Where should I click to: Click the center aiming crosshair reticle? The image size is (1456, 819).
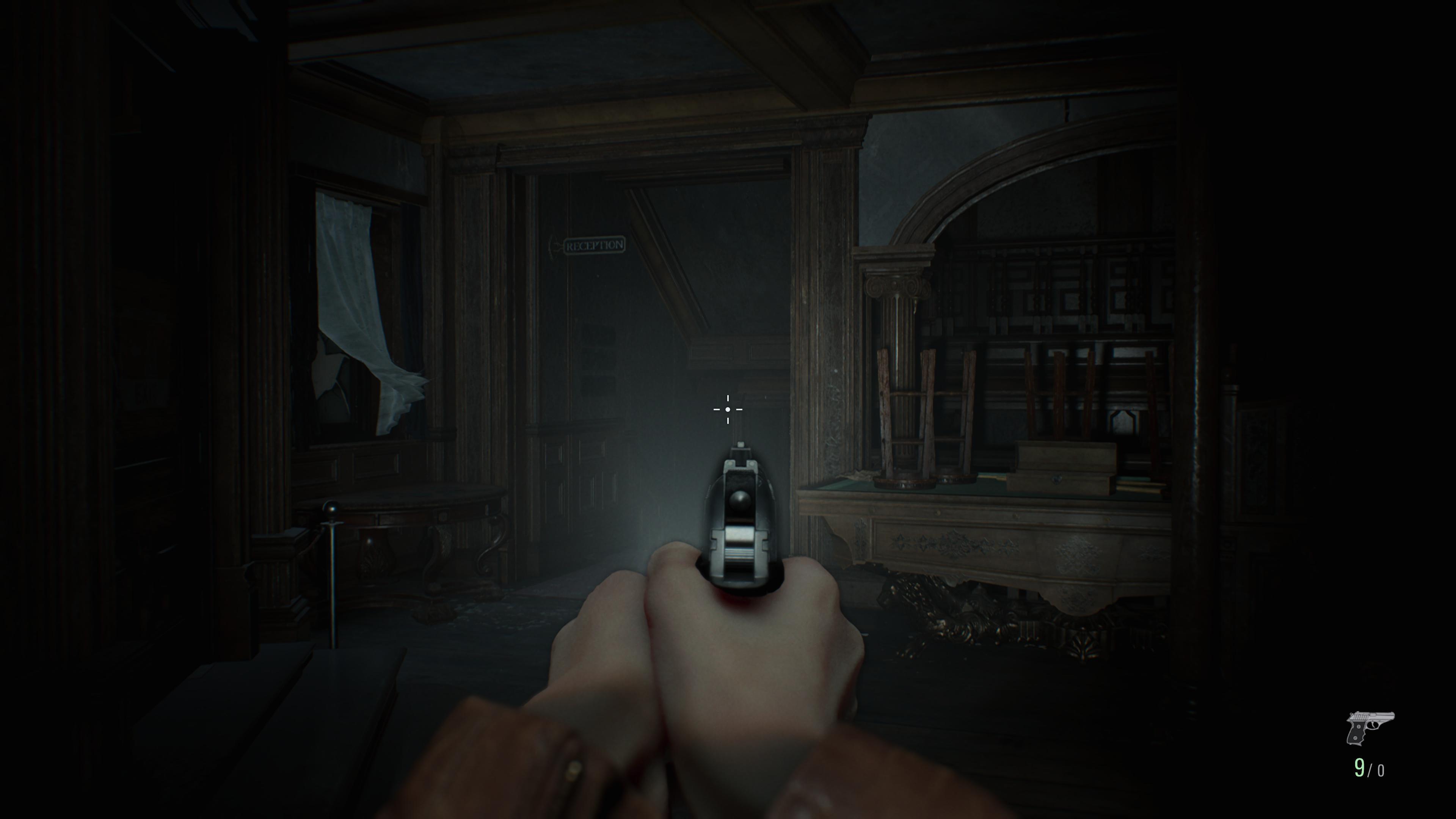click(x=728, y=409)
